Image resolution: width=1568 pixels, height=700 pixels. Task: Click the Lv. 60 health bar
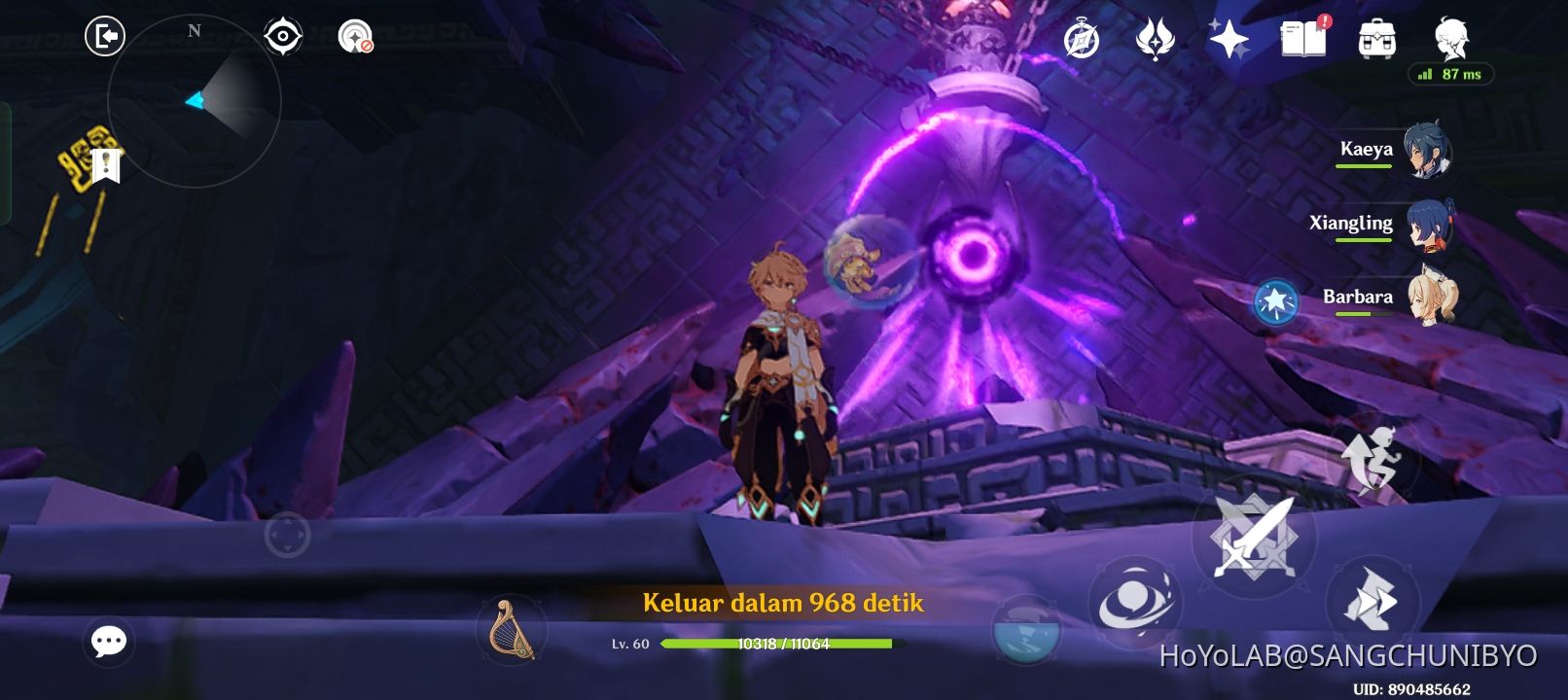coord(776,644)
